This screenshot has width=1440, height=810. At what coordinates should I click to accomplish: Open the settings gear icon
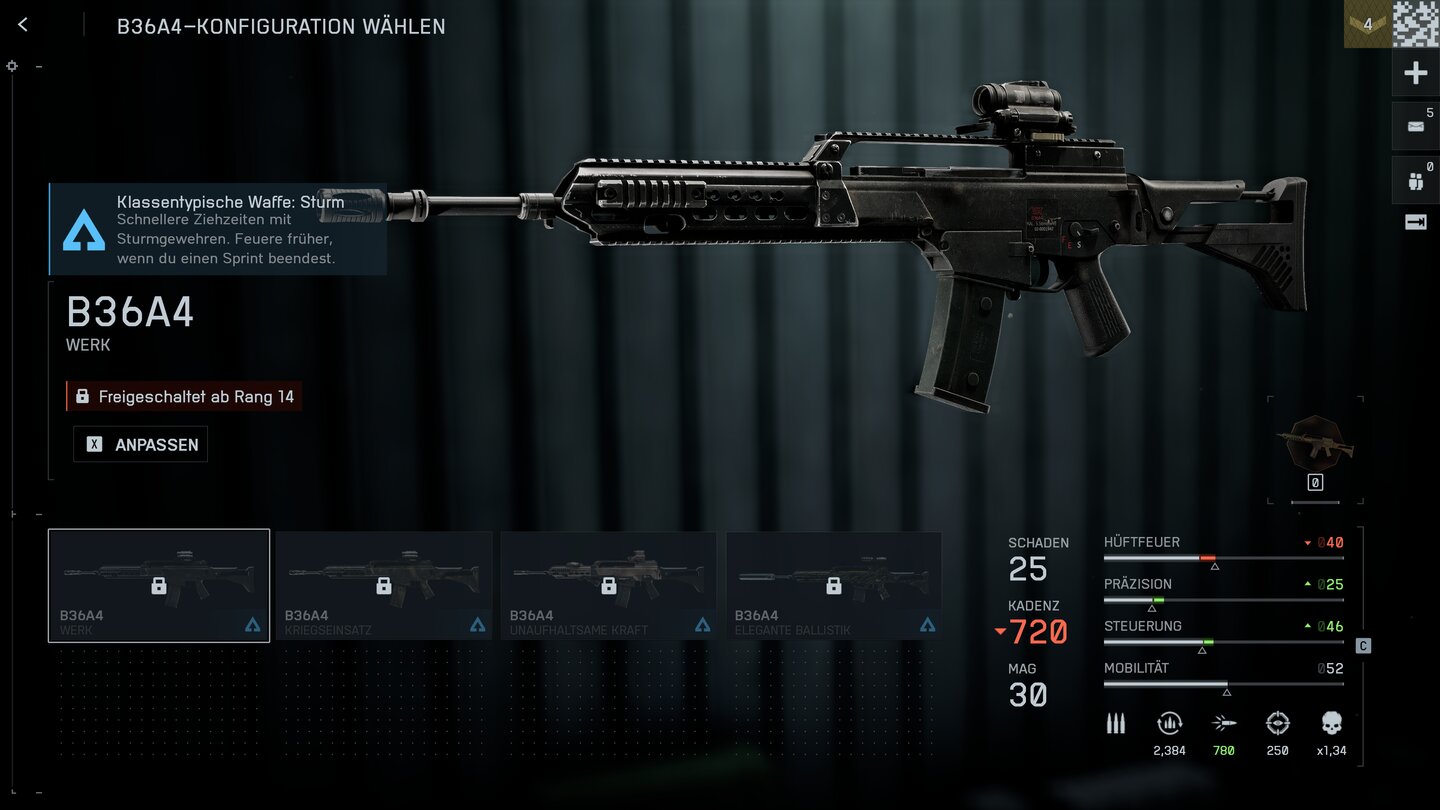[12, 66]
